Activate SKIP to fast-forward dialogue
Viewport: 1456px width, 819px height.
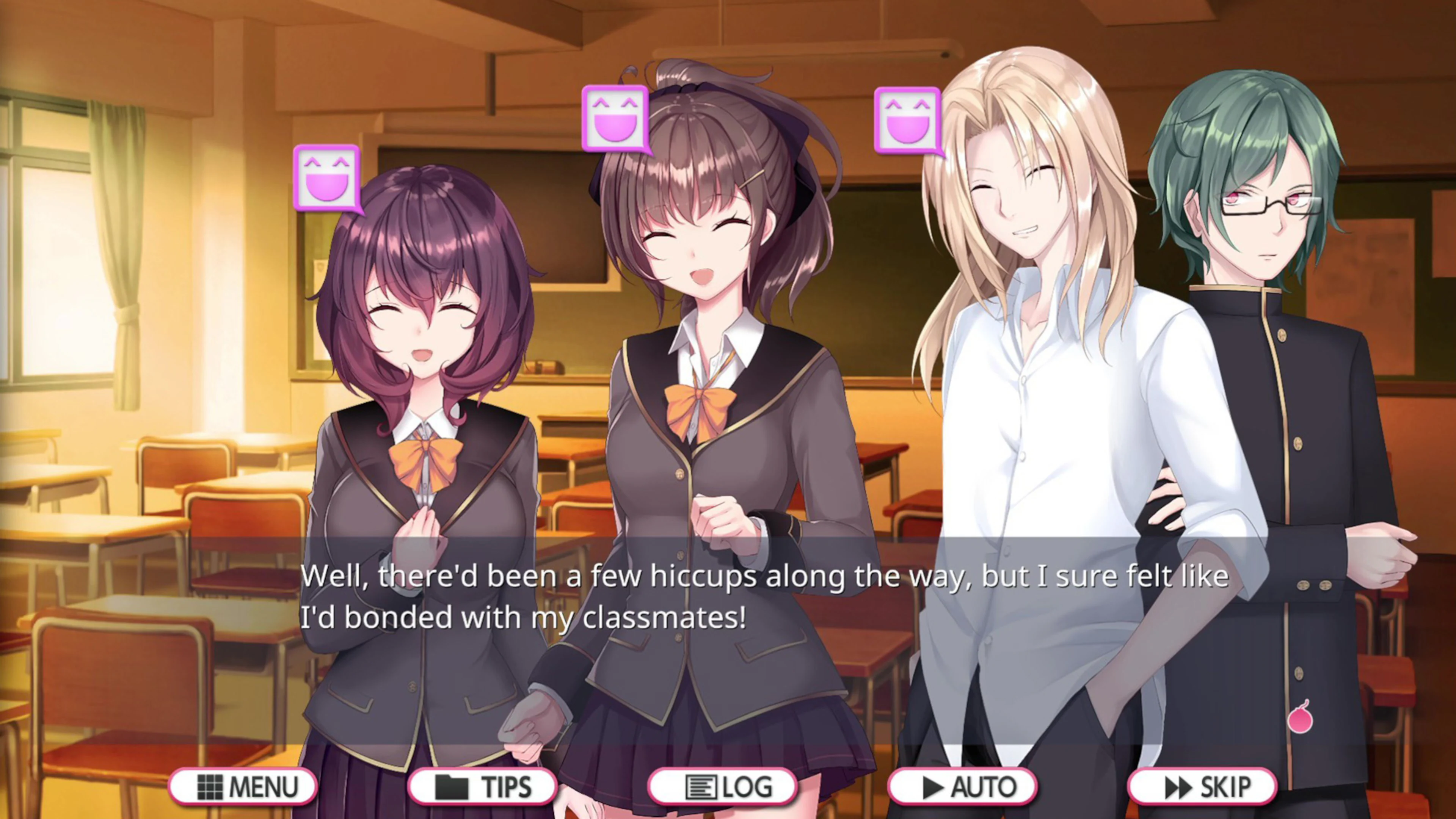[x=1204, y=786]
